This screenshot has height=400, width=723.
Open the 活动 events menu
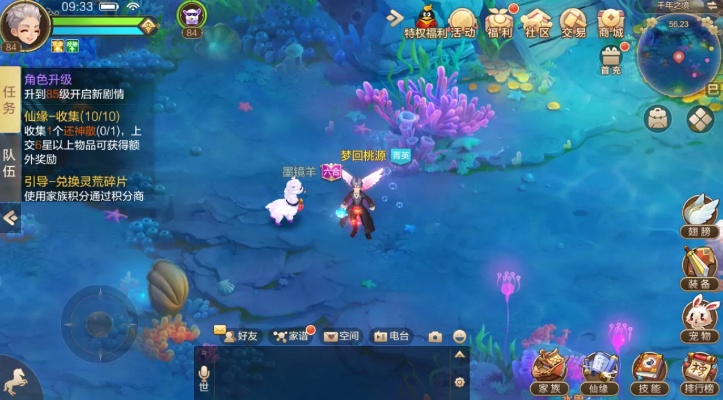(x=462, y=21)
